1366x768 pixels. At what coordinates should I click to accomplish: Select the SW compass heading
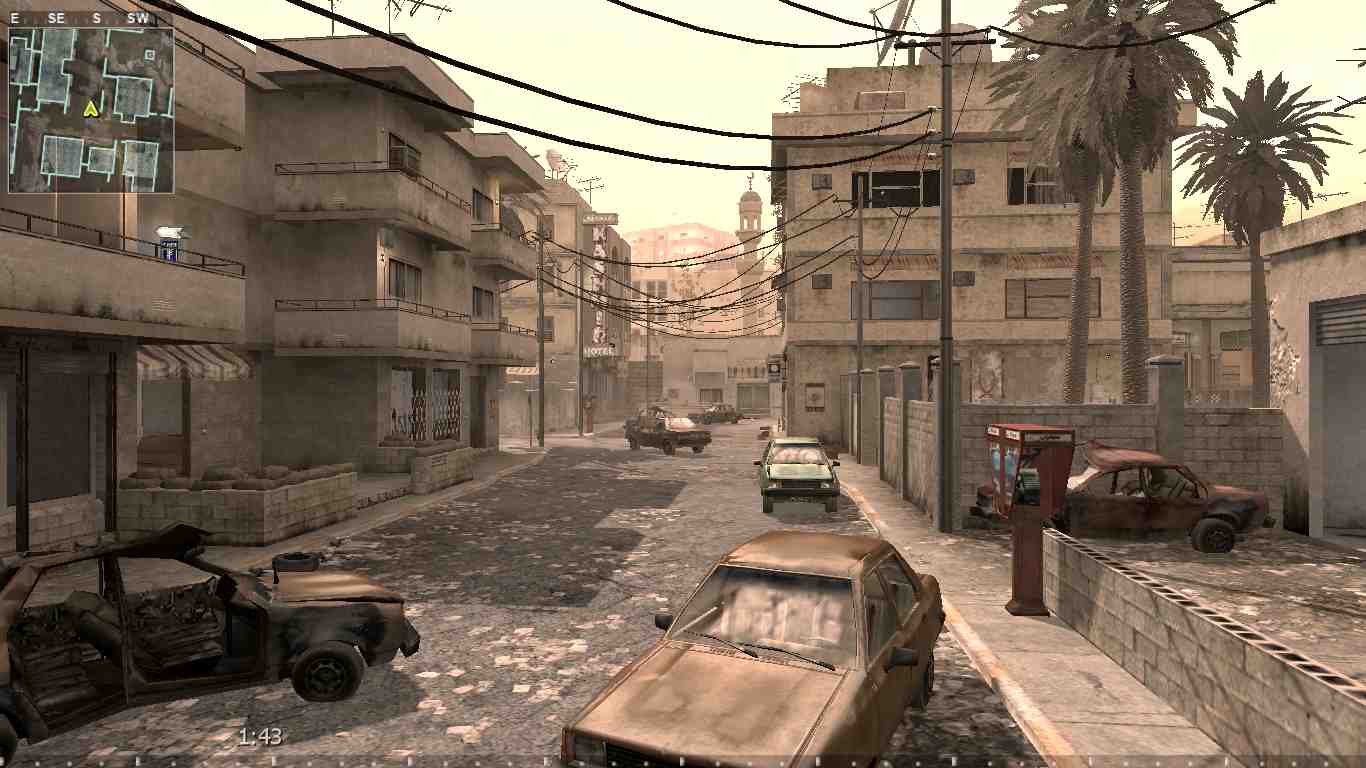pos(137,16)
